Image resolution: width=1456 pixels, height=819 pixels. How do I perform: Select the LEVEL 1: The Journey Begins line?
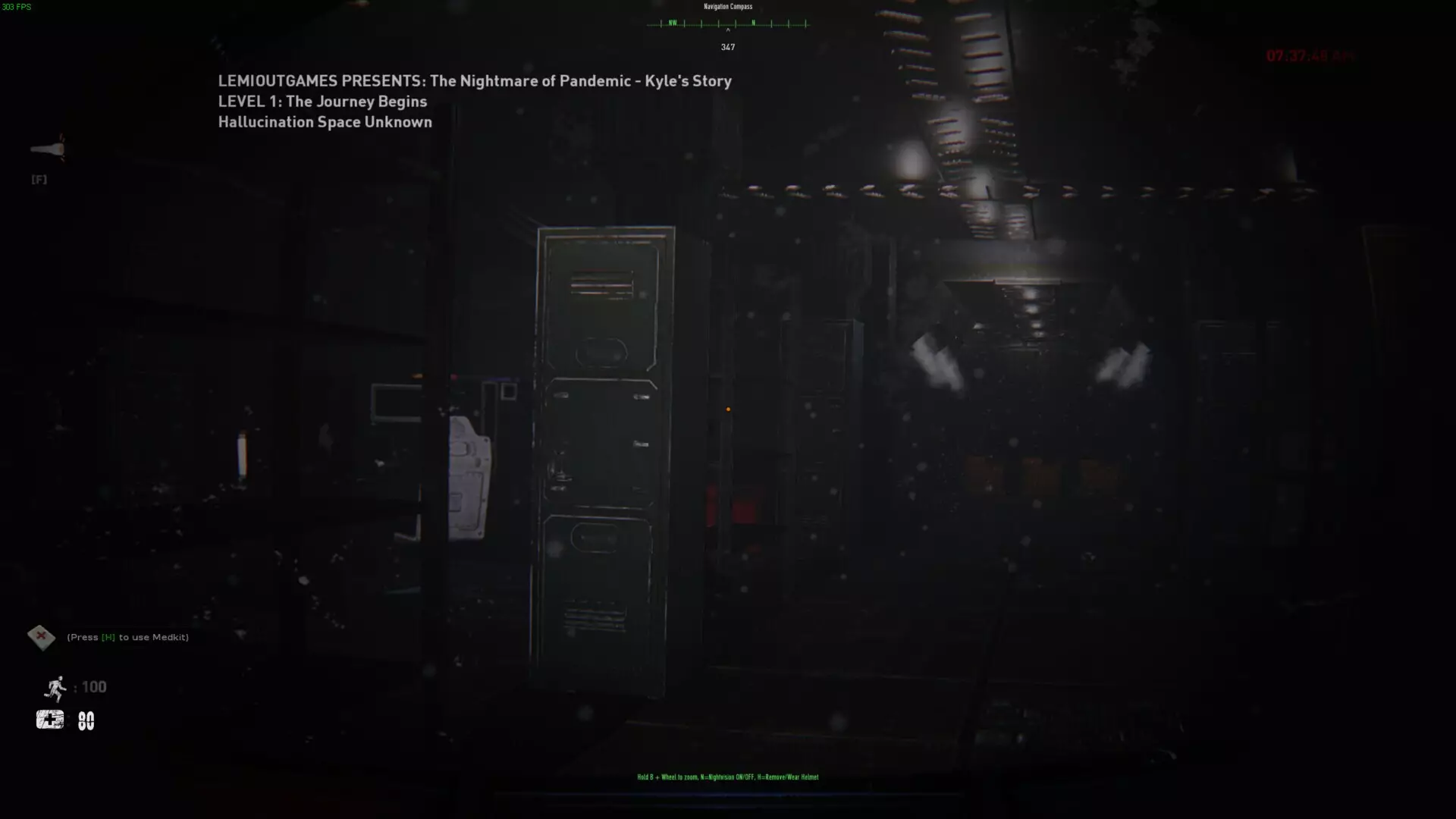[321, 101]
